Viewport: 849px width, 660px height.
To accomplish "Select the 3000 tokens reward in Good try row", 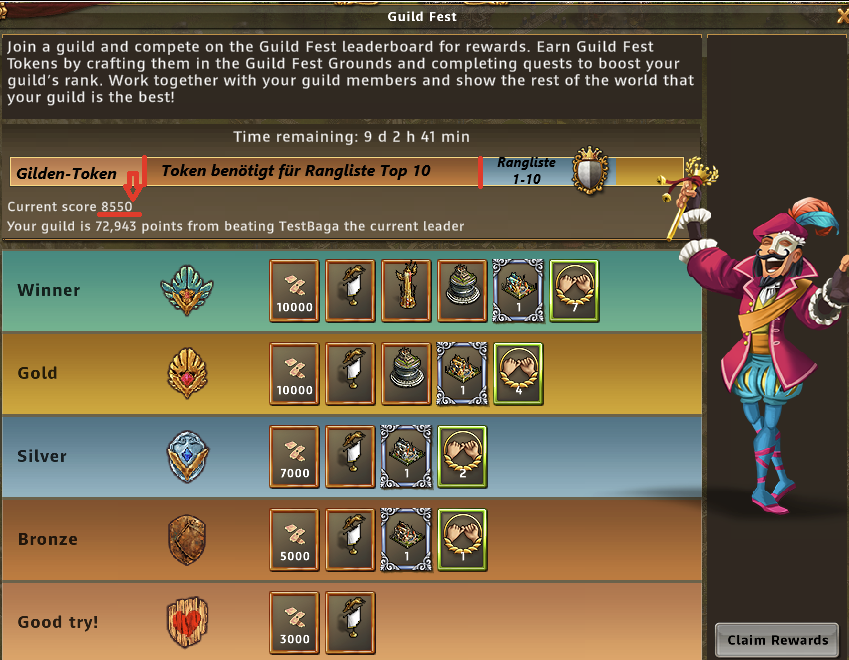I will tap(294, 623).
